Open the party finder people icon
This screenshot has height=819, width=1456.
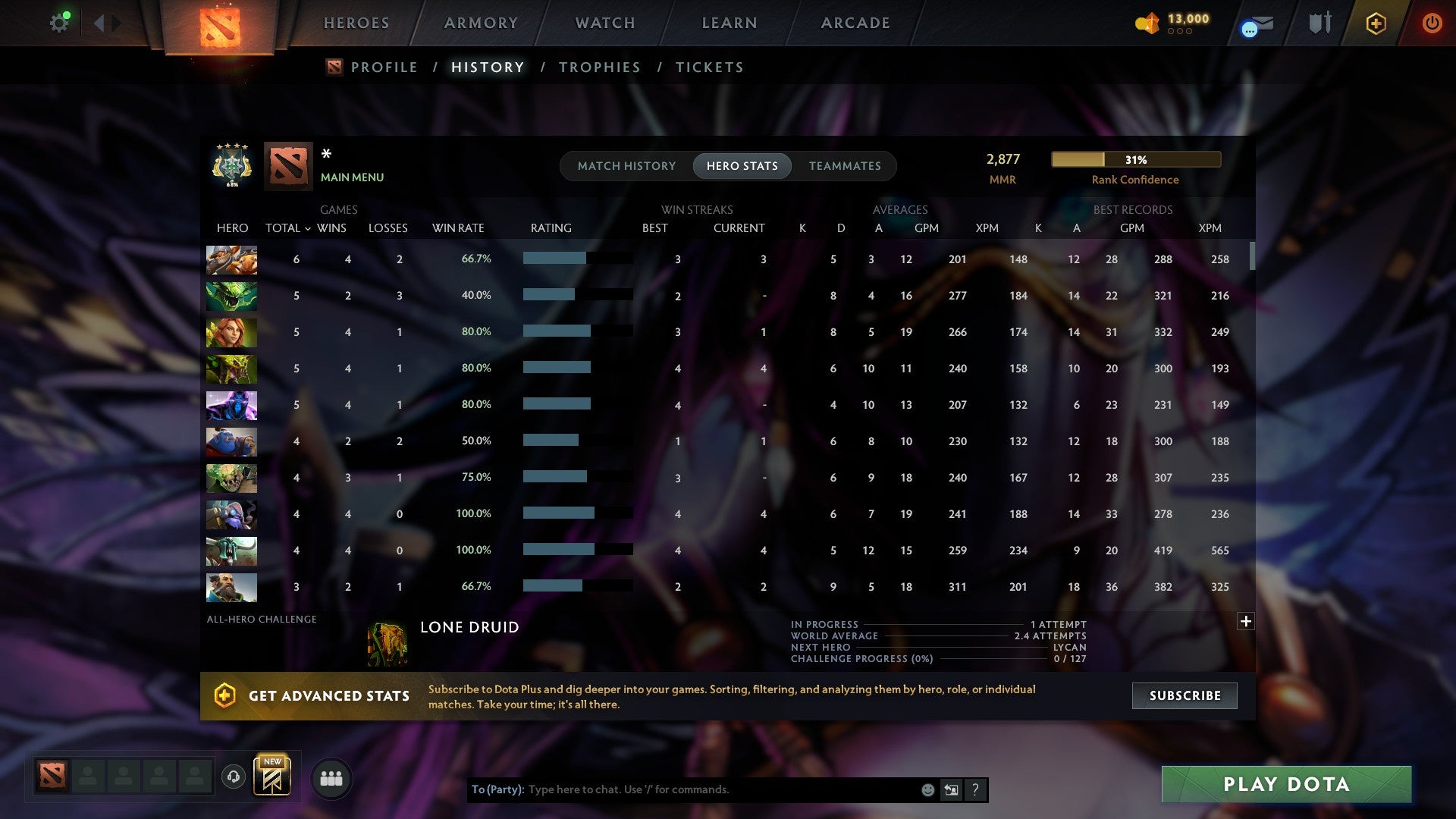pos(331,777)
